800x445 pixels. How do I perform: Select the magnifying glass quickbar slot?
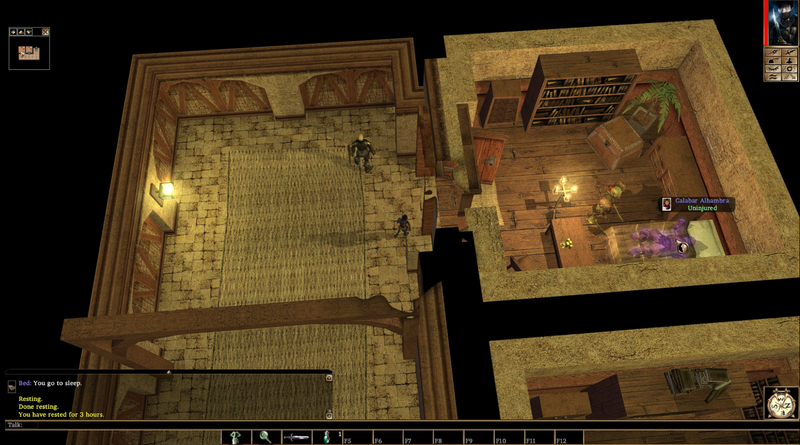pyautogui.click(x=266, y=437)
